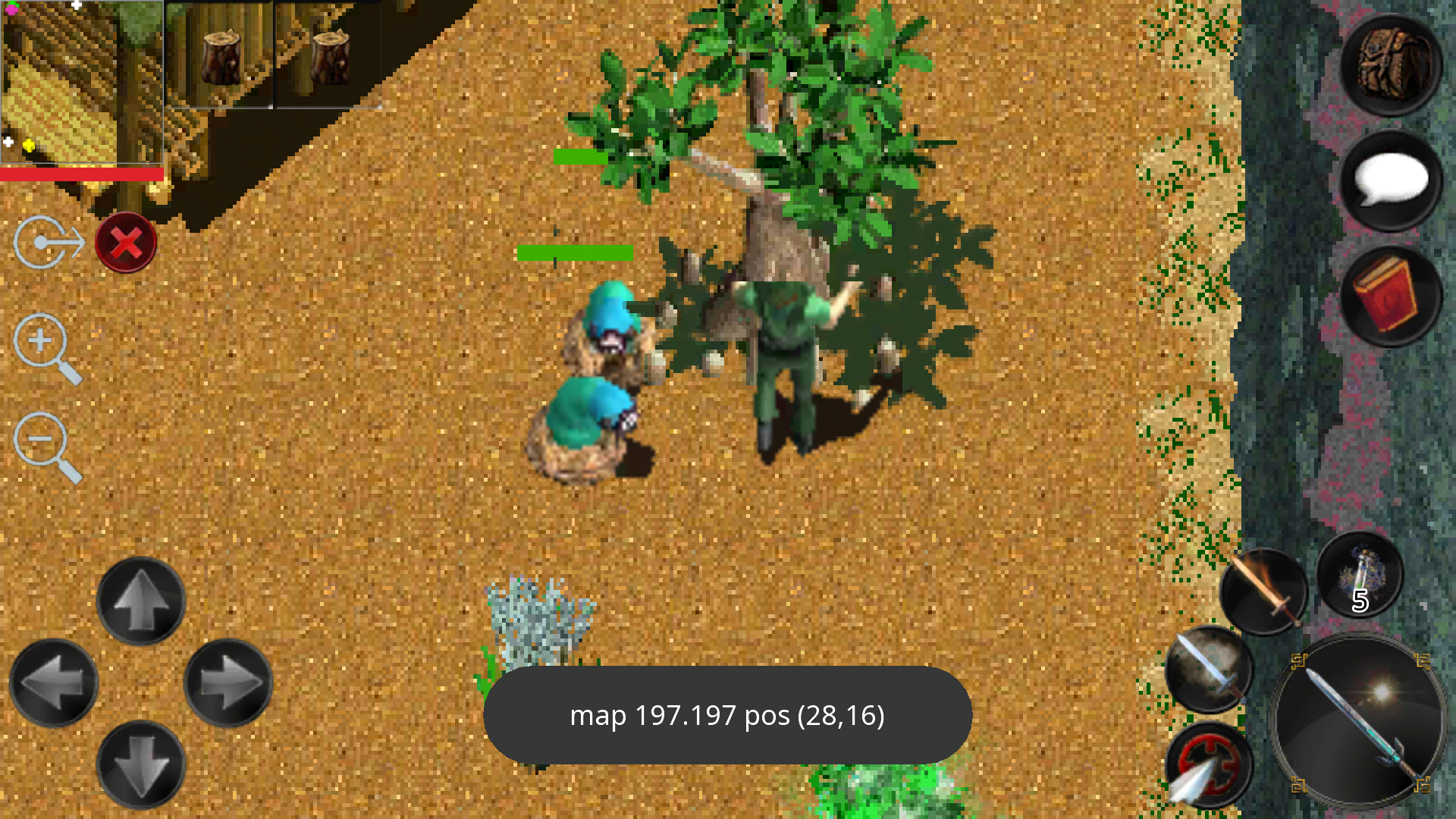The image size is (1456, 819).
Task: Move west using the left arrow
Action: point(53,680)
